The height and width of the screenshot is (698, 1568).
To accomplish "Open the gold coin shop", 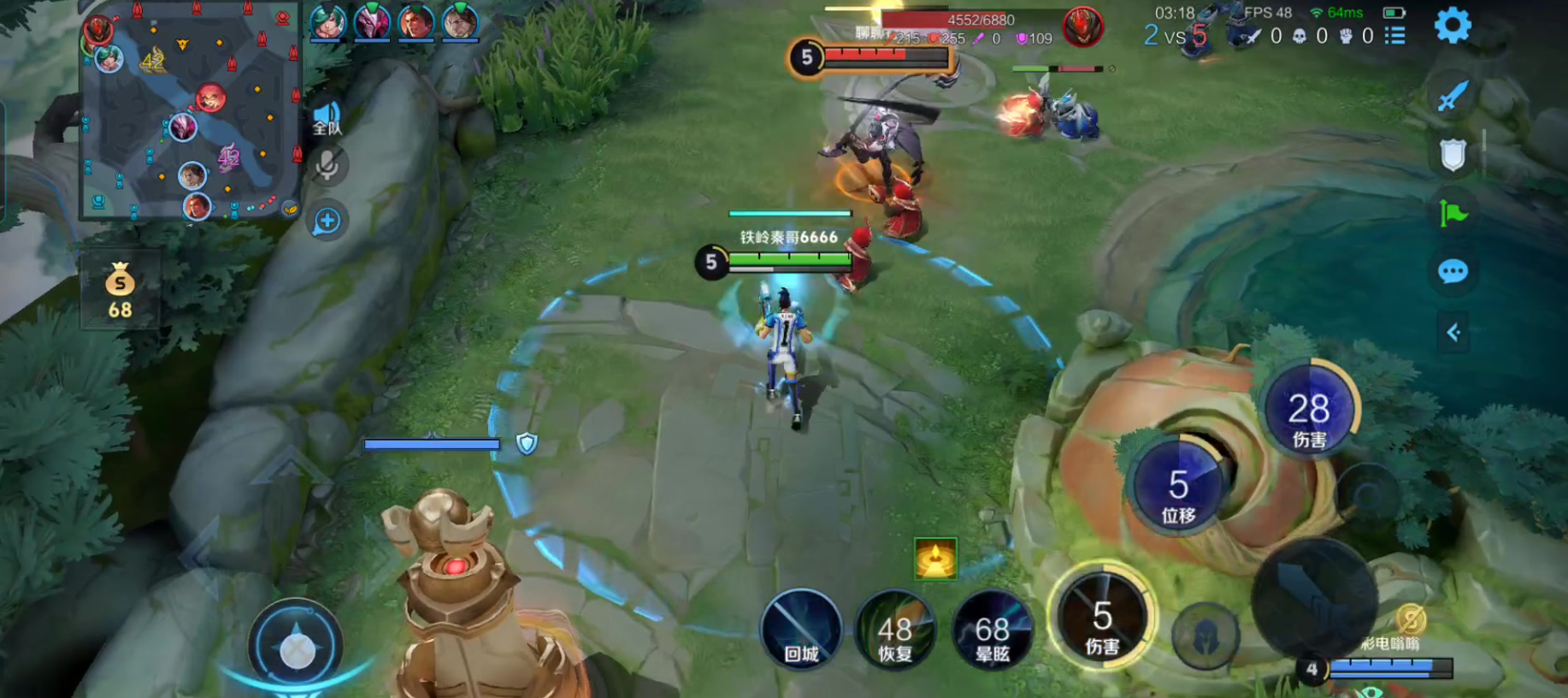I will point(120,291).
